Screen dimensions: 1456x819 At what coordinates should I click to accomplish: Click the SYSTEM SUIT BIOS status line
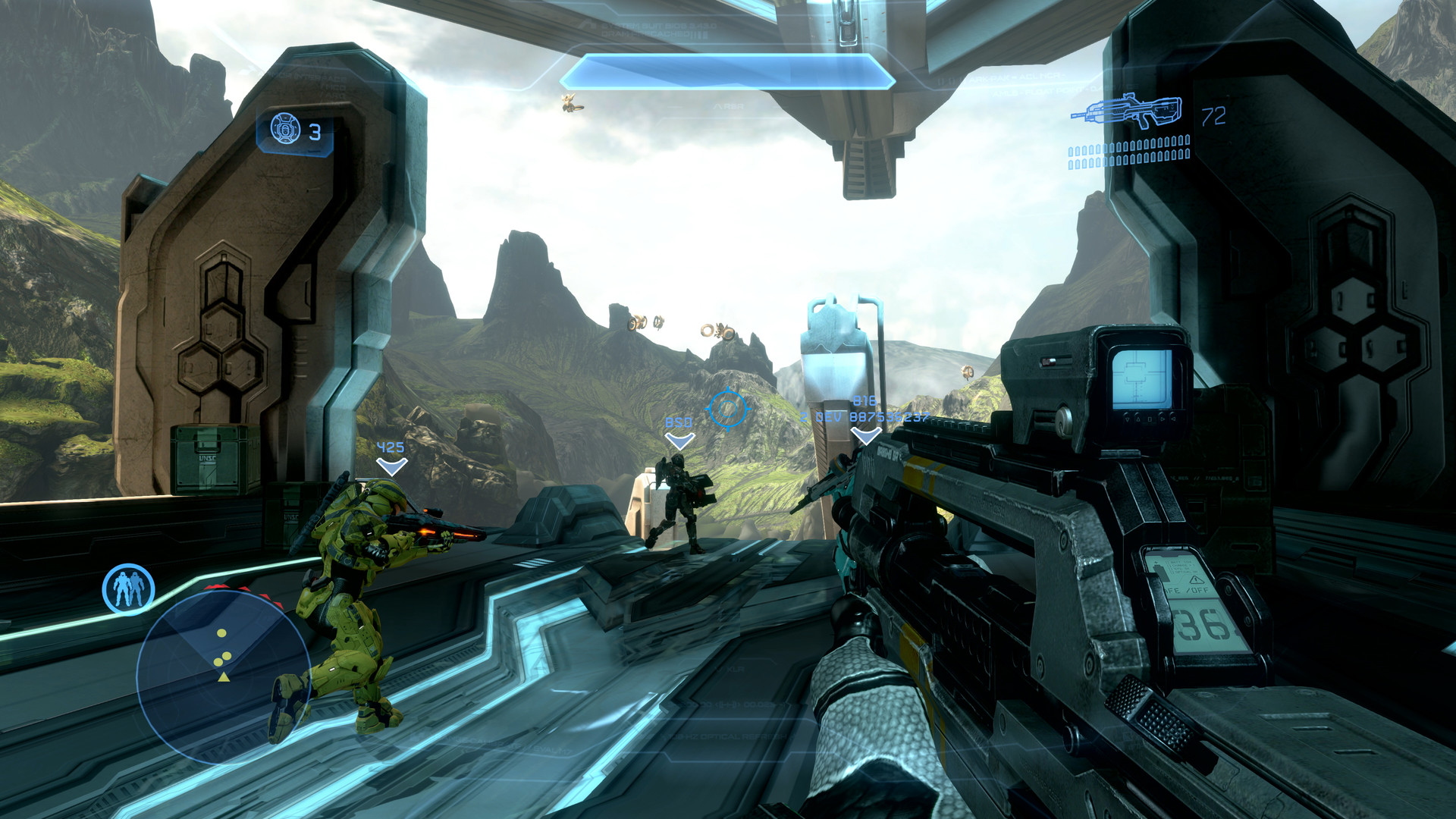click(x=660, y=27)
